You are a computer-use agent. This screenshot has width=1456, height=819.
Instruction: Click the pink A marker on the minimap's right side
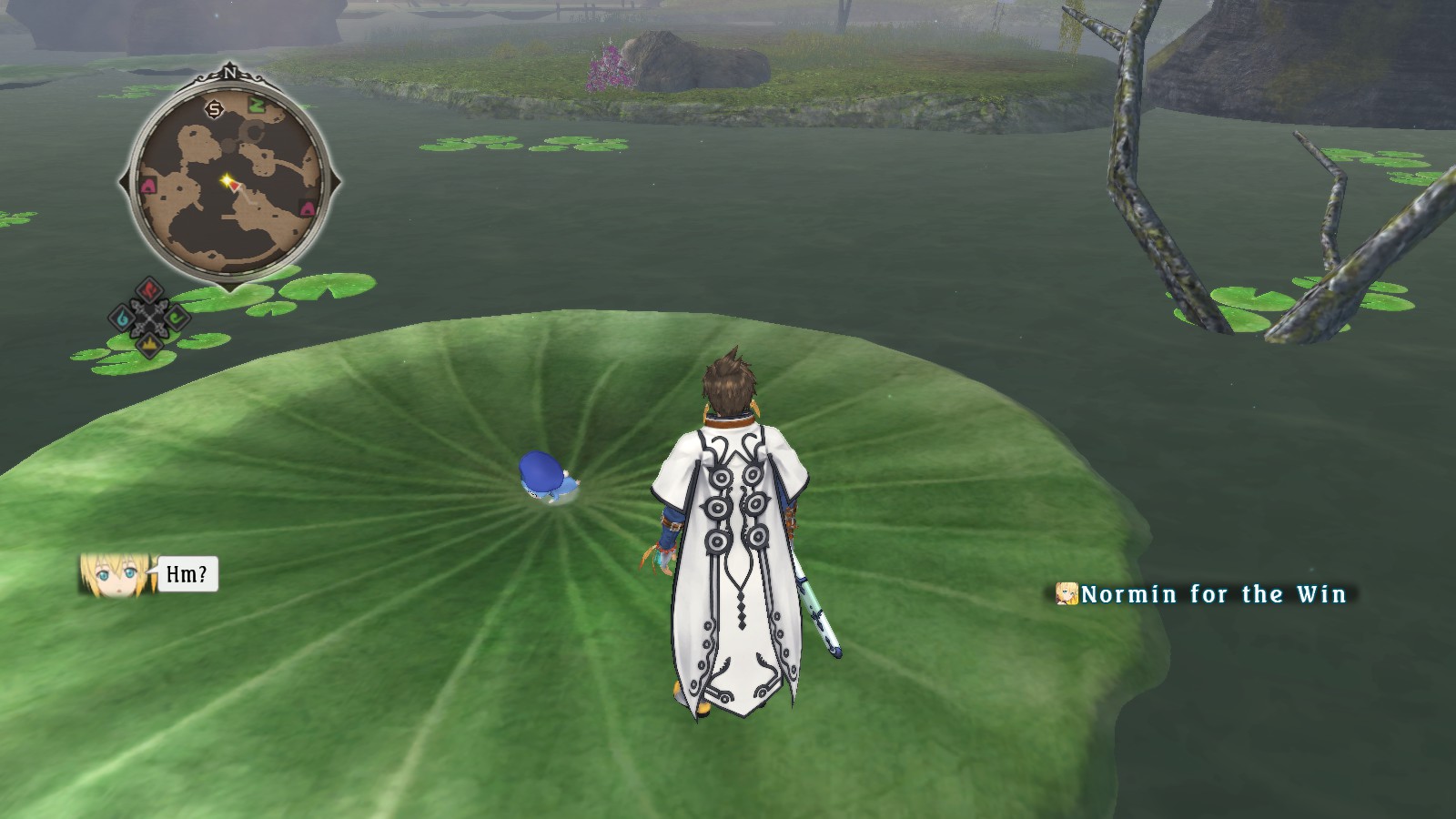[307, 208]
